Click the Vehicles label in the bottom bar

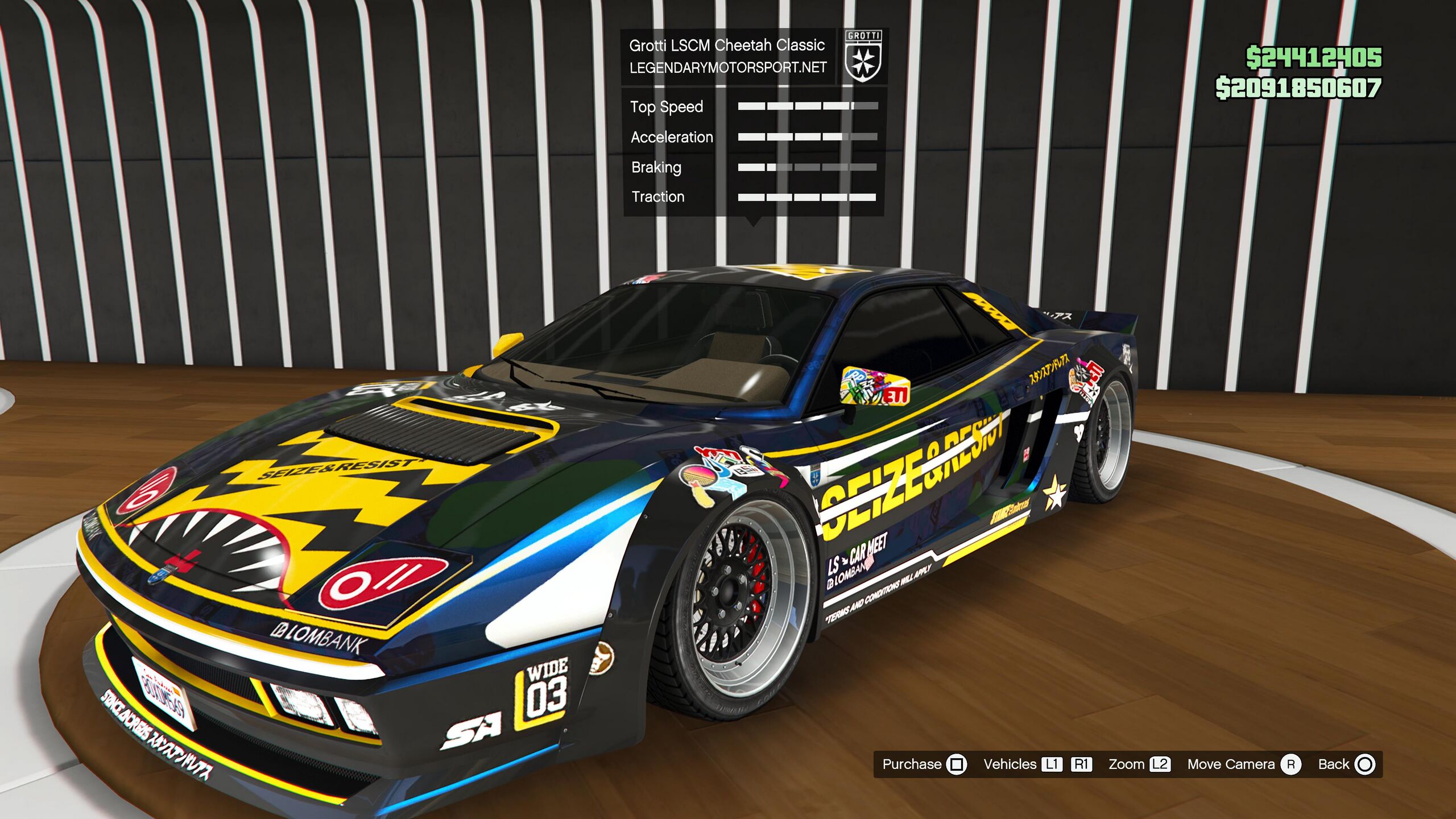pos(1010,764)
